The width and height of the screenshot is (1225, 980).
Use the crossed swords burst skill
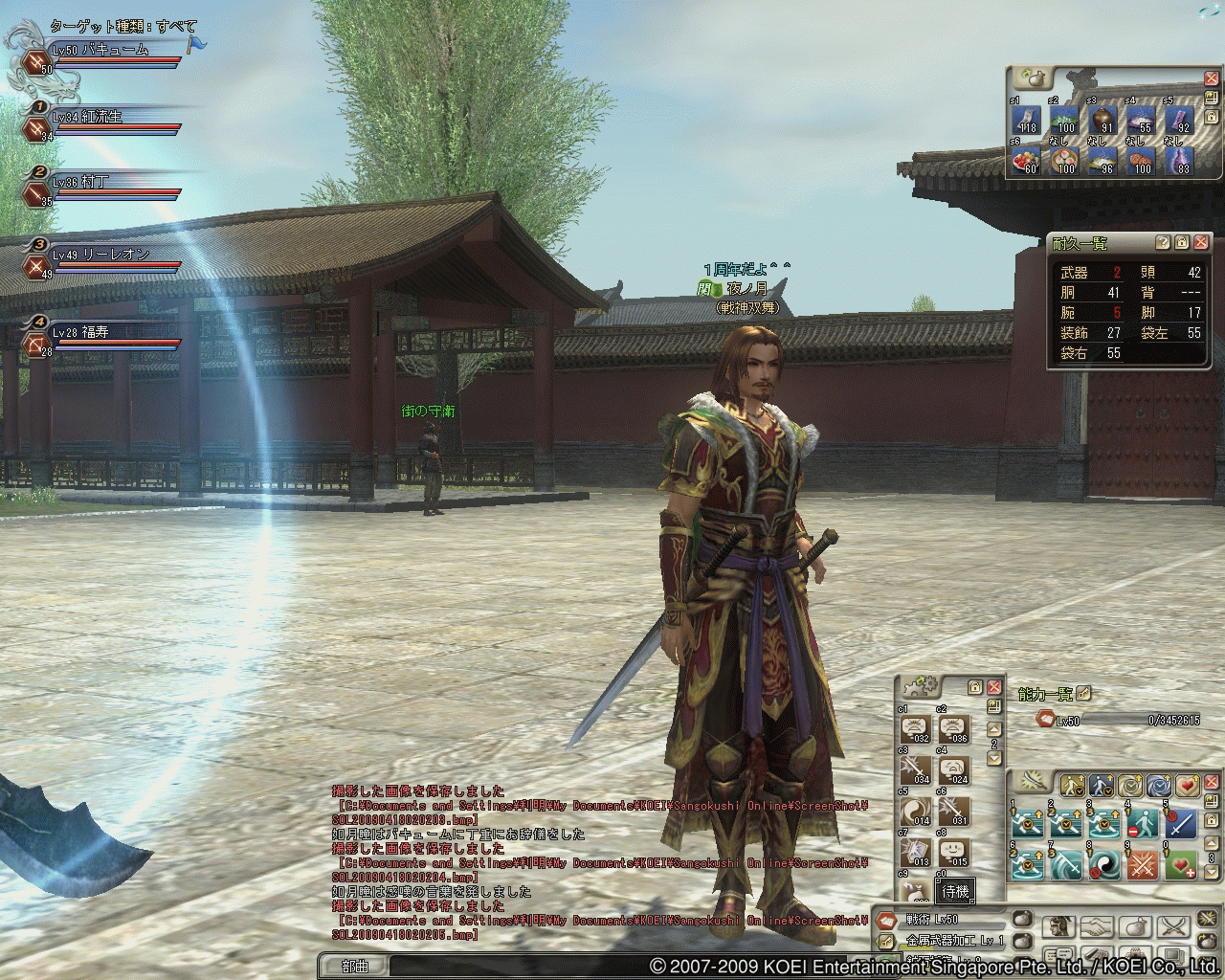coord(1143,865)
